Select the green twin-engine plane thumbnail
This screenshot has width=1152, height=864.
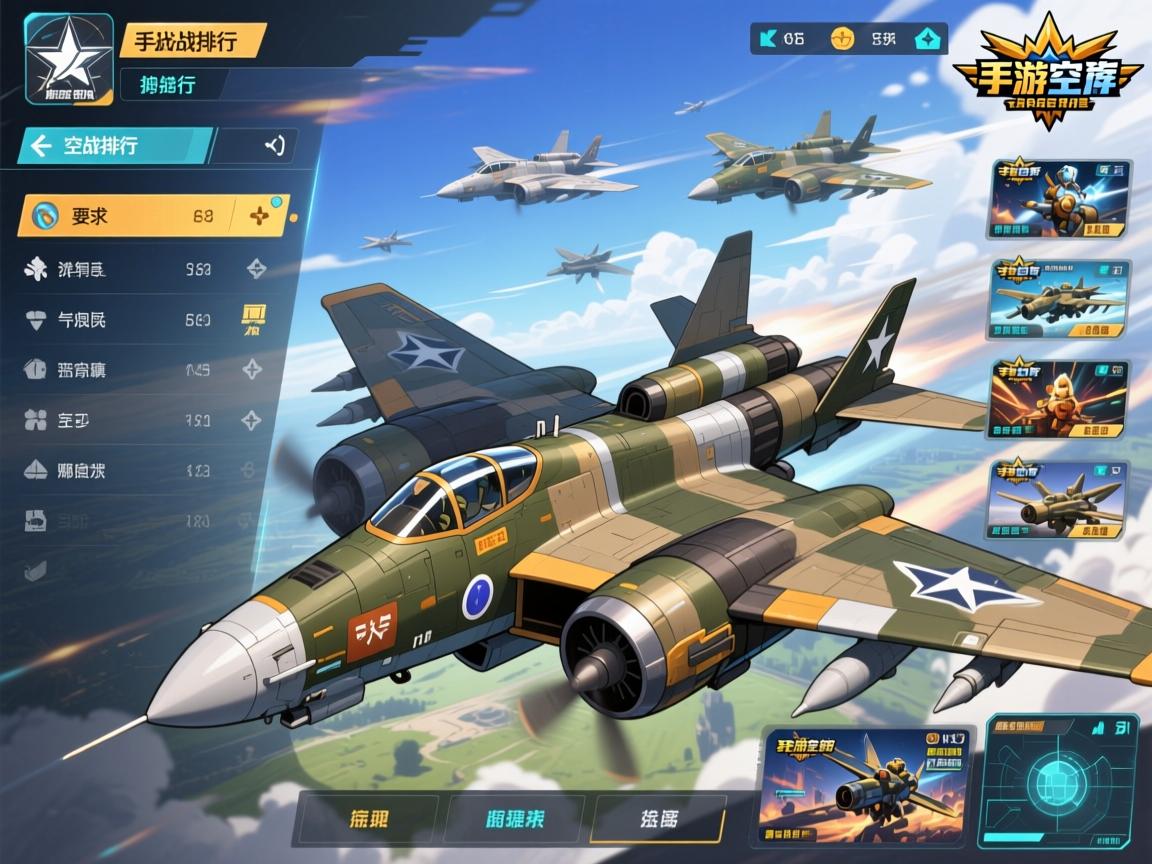point(1059,299)
